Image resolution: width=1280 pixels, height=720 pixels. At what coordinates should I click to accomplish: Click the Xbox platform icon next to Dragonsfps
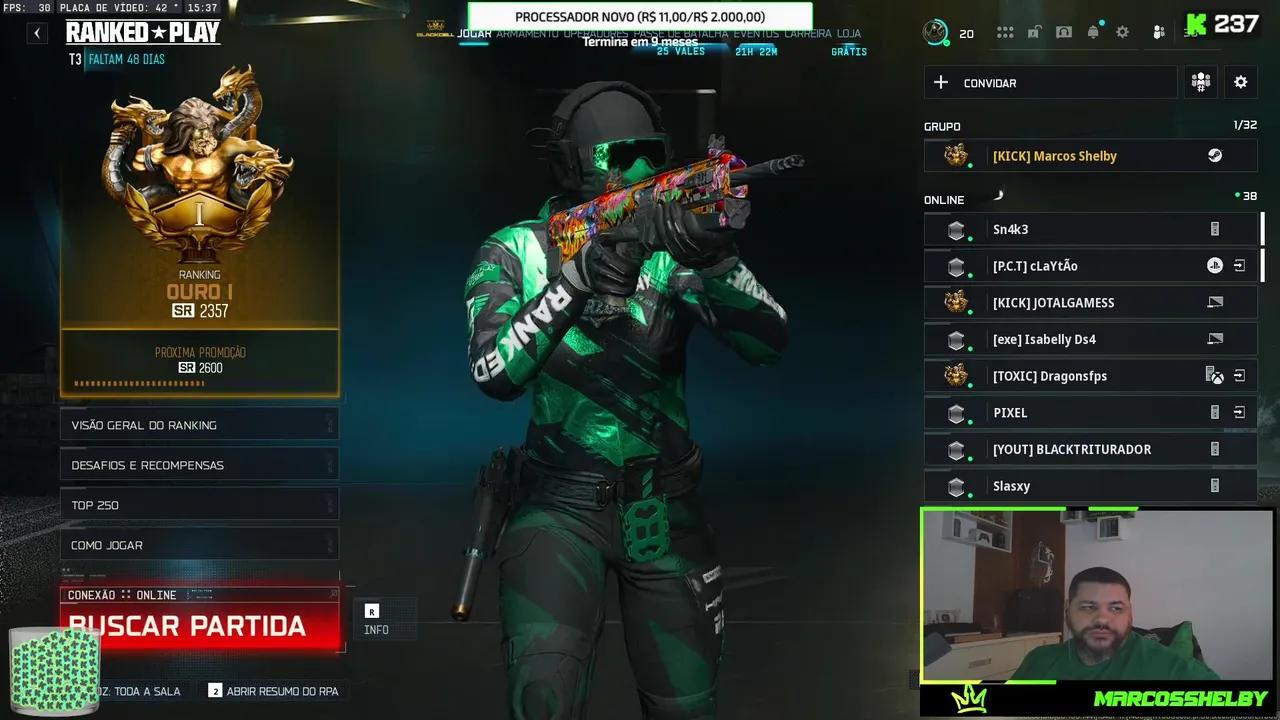click(1214, 375)
